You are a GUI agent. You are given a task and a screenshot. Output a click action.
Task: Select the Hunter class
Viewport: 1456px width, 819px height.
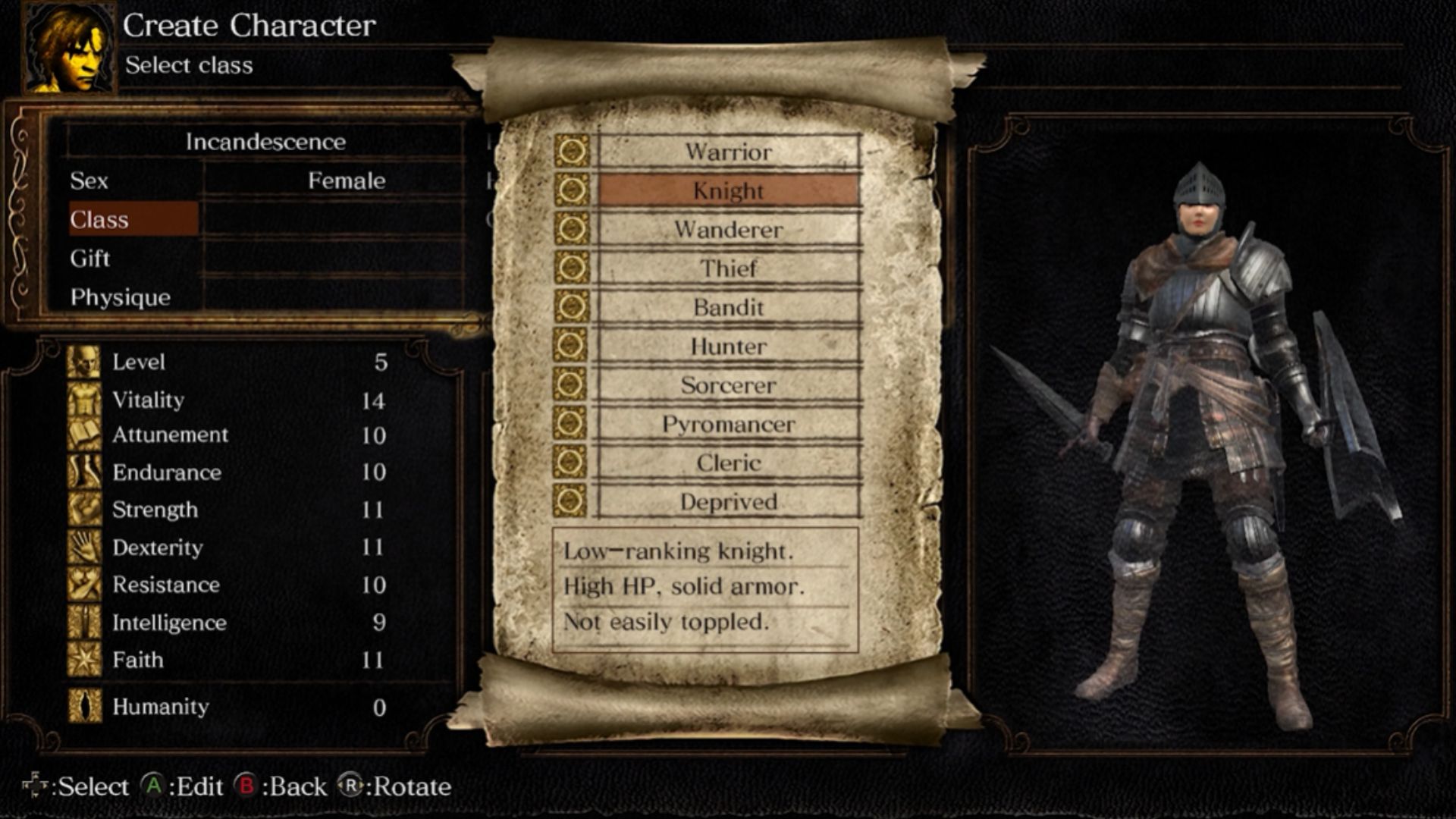(x=728, y=347)
